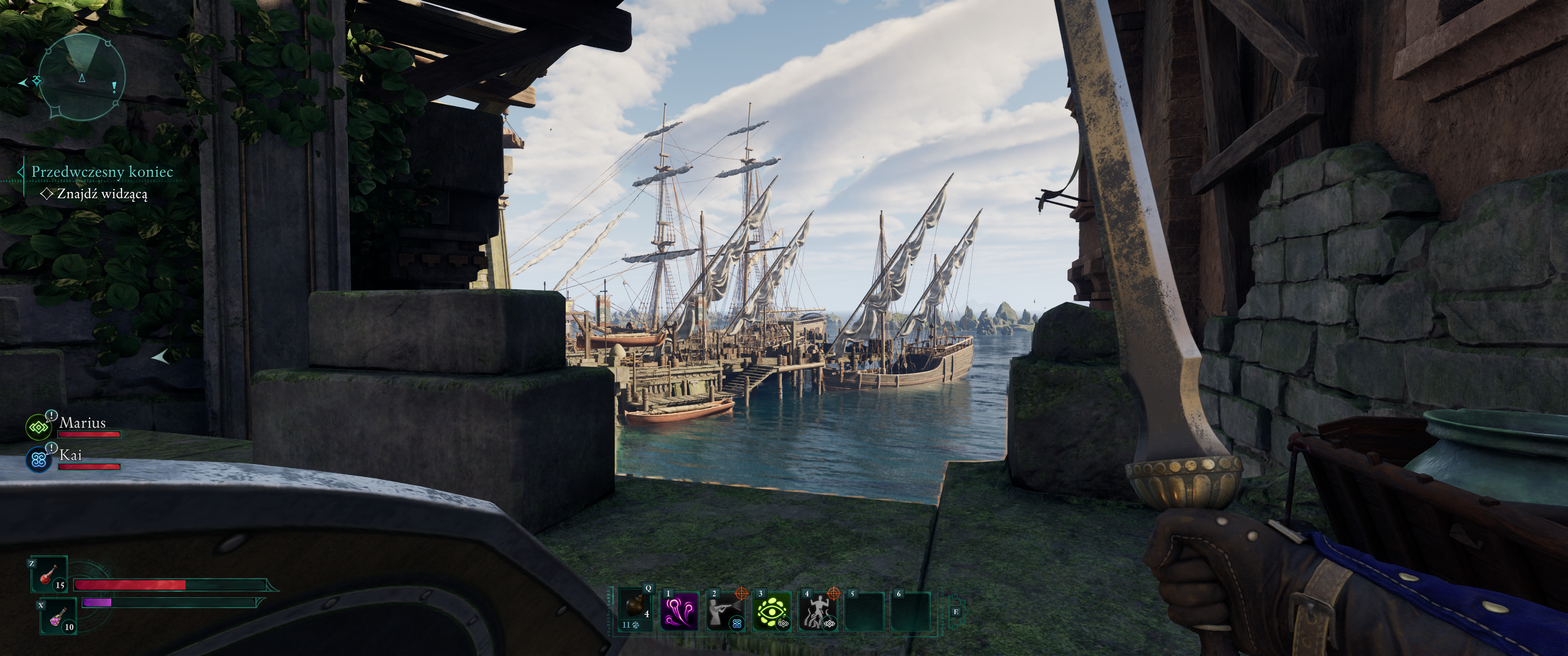Viewport: 1568px width, 656px height.
Task: Activate the purple missiles spell
Action: [679, 611]
